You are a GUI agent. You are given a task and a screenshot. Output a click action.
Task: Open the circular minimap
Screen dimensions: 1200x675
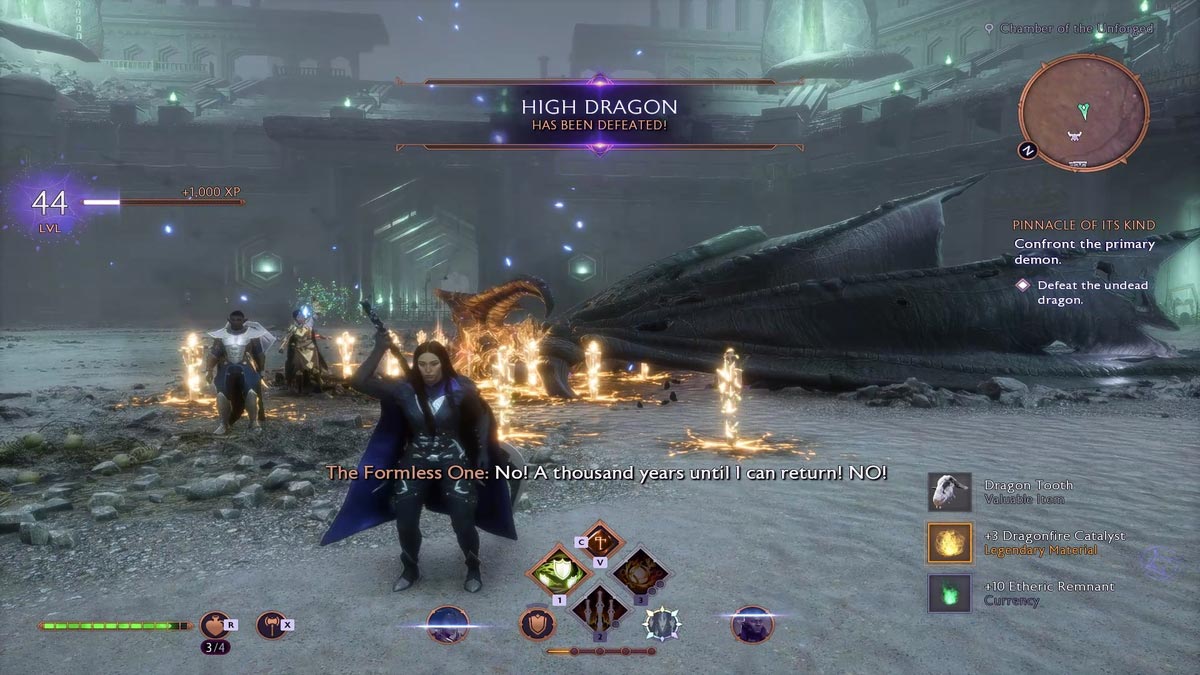1083,112
